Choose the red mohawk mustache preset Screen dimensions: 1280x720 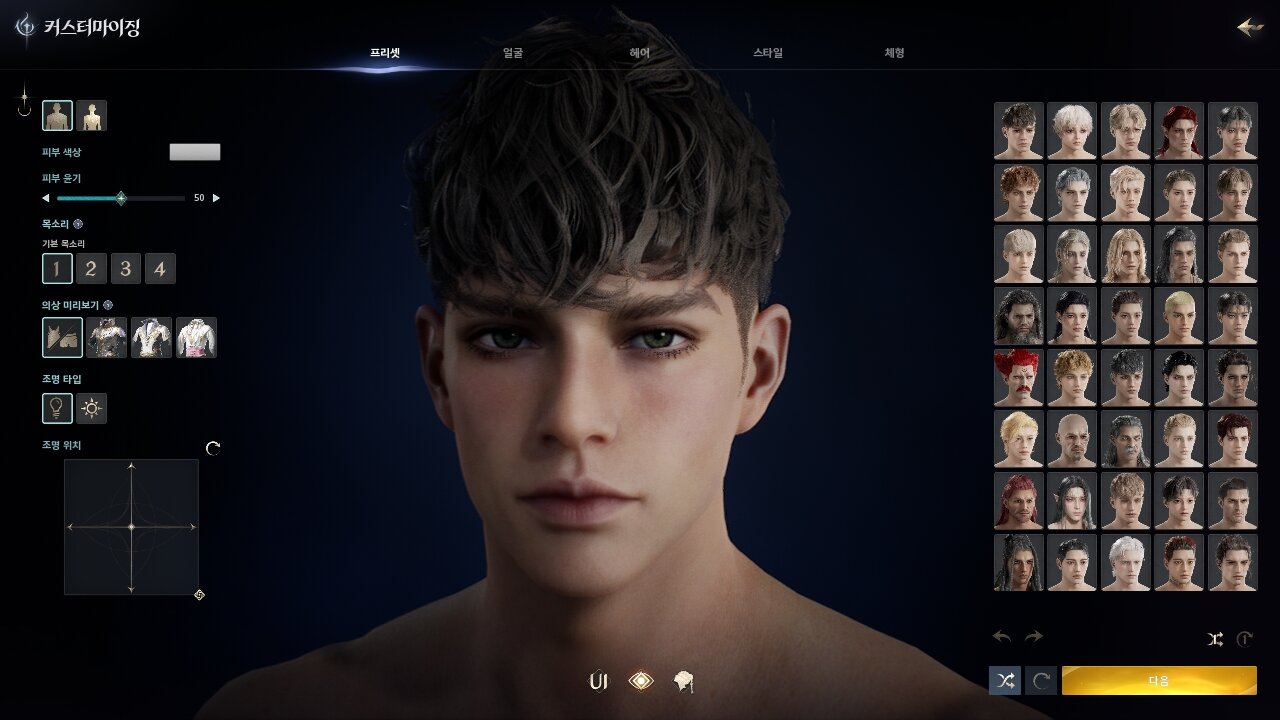click(x=1018, y=377)
